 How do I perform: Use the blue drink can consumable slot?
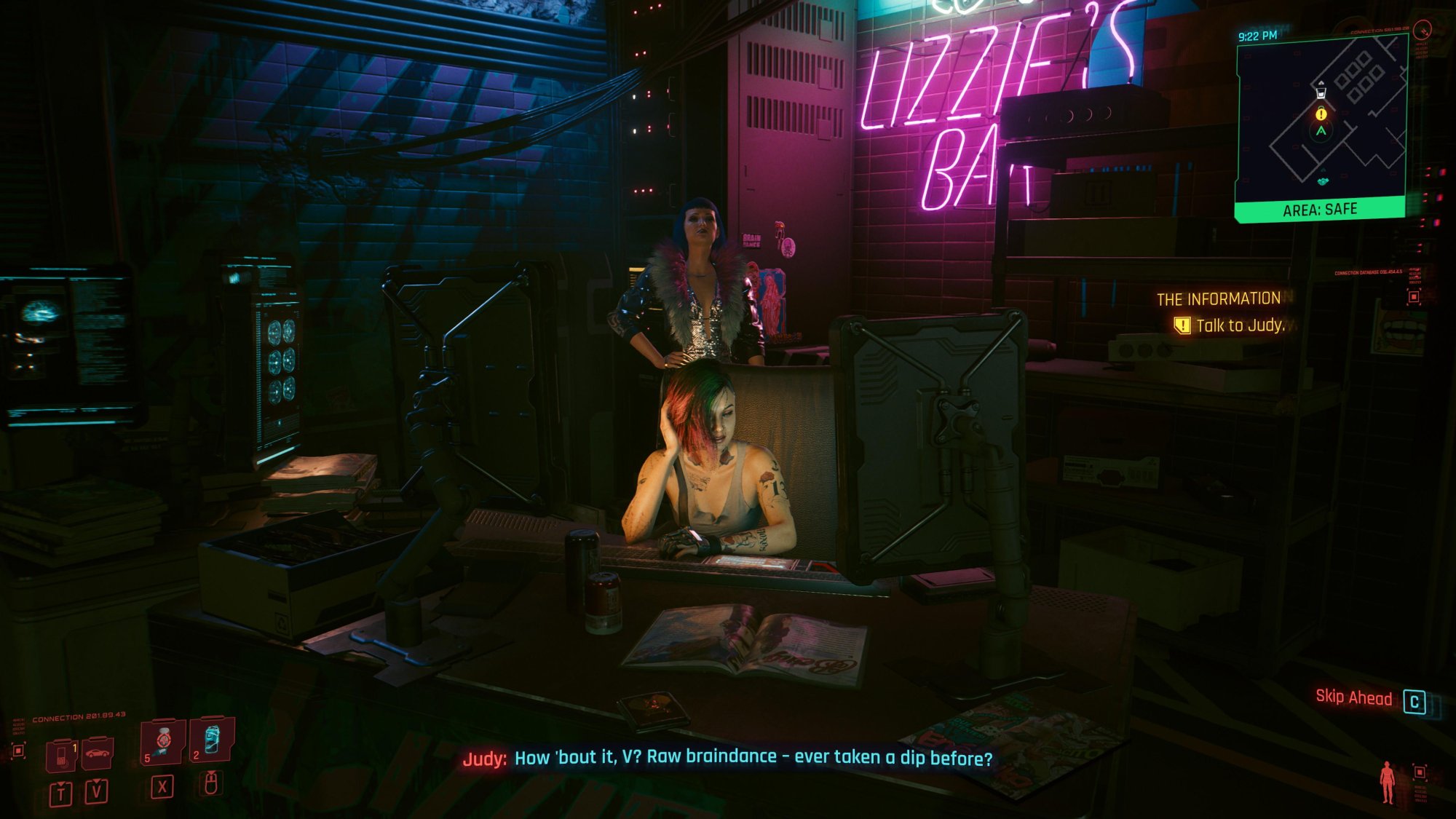point(212,740)
